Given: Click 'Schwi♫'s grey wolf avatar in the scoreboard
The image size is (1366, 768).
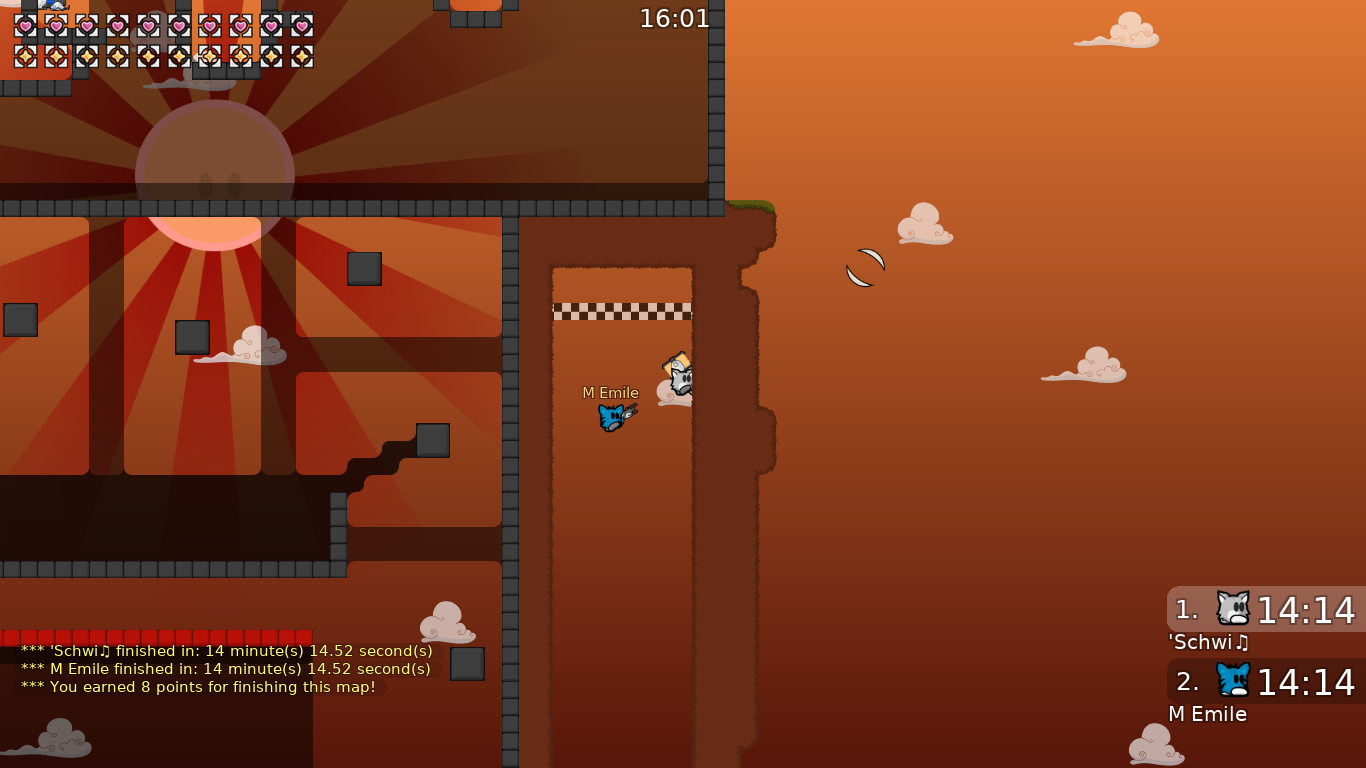Looking at the screenshot, I should [1231, 607].
